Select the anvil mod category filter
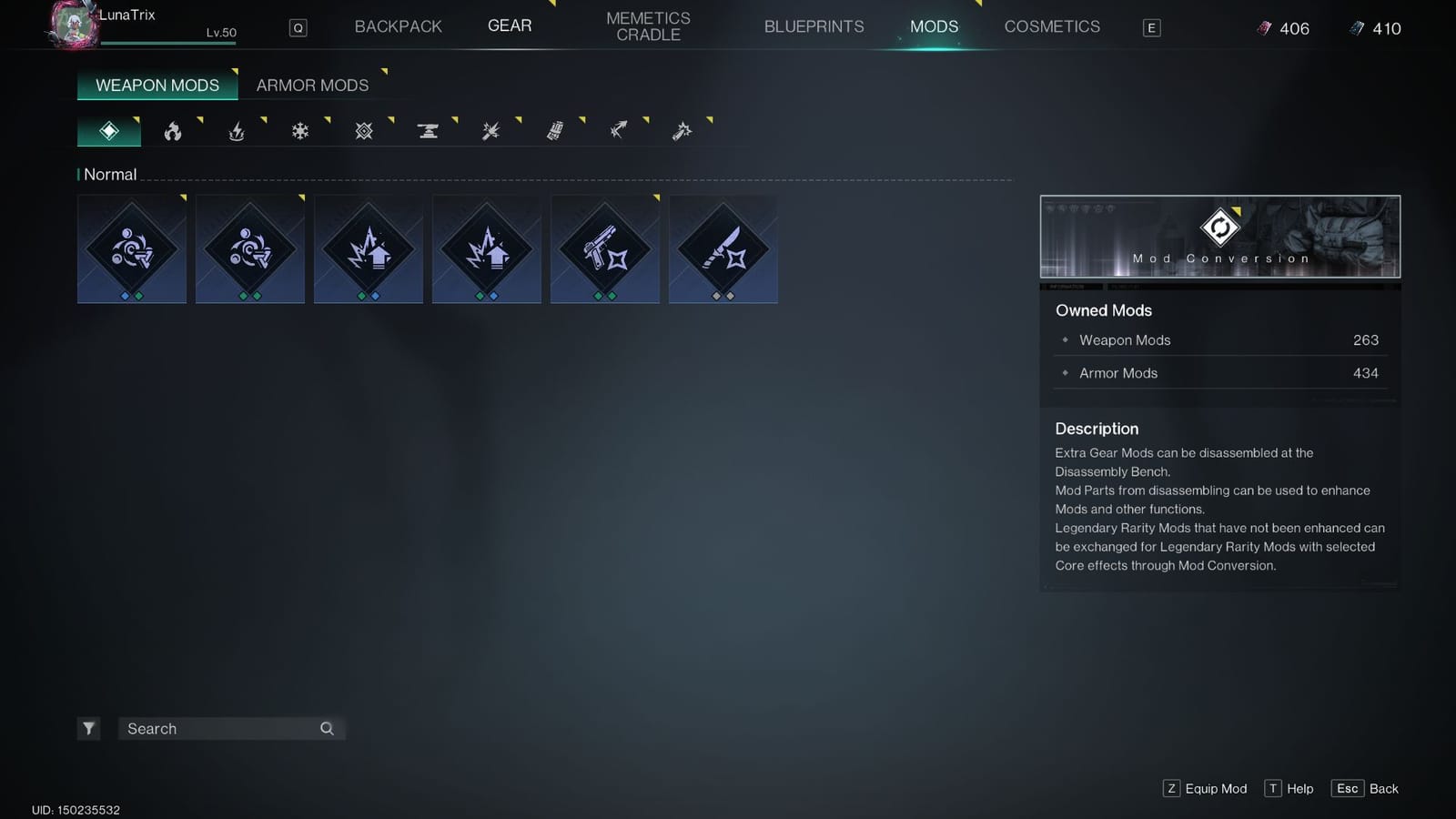This screenshot has width=1456, height=819. click(x=427, y=130)
